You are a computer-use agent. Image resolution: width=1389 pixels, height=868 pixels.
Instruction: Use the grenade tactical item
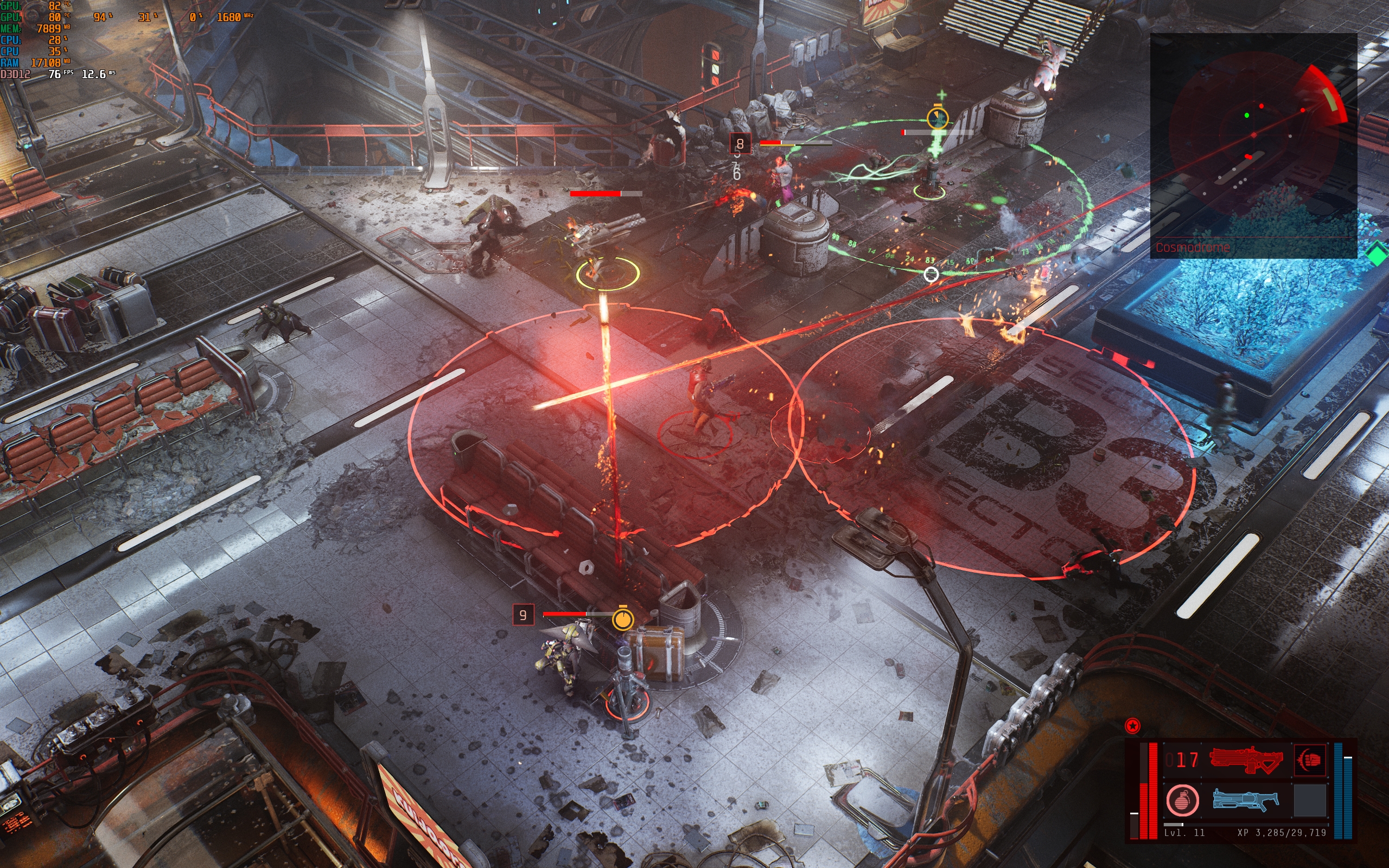(1182, 800)
